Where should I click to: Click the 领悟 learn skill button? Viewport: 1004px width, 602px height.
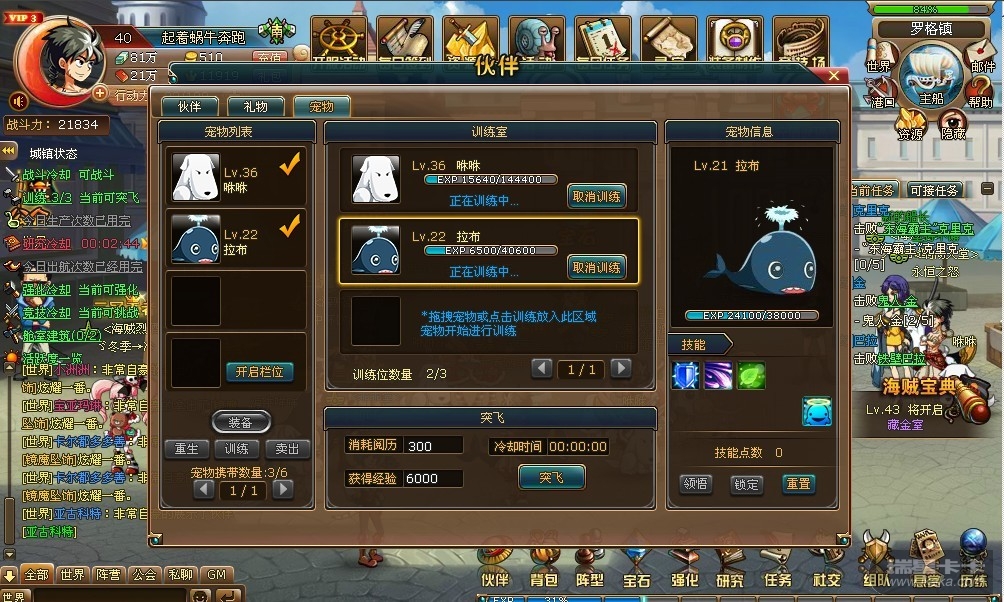tap(695, 484)
